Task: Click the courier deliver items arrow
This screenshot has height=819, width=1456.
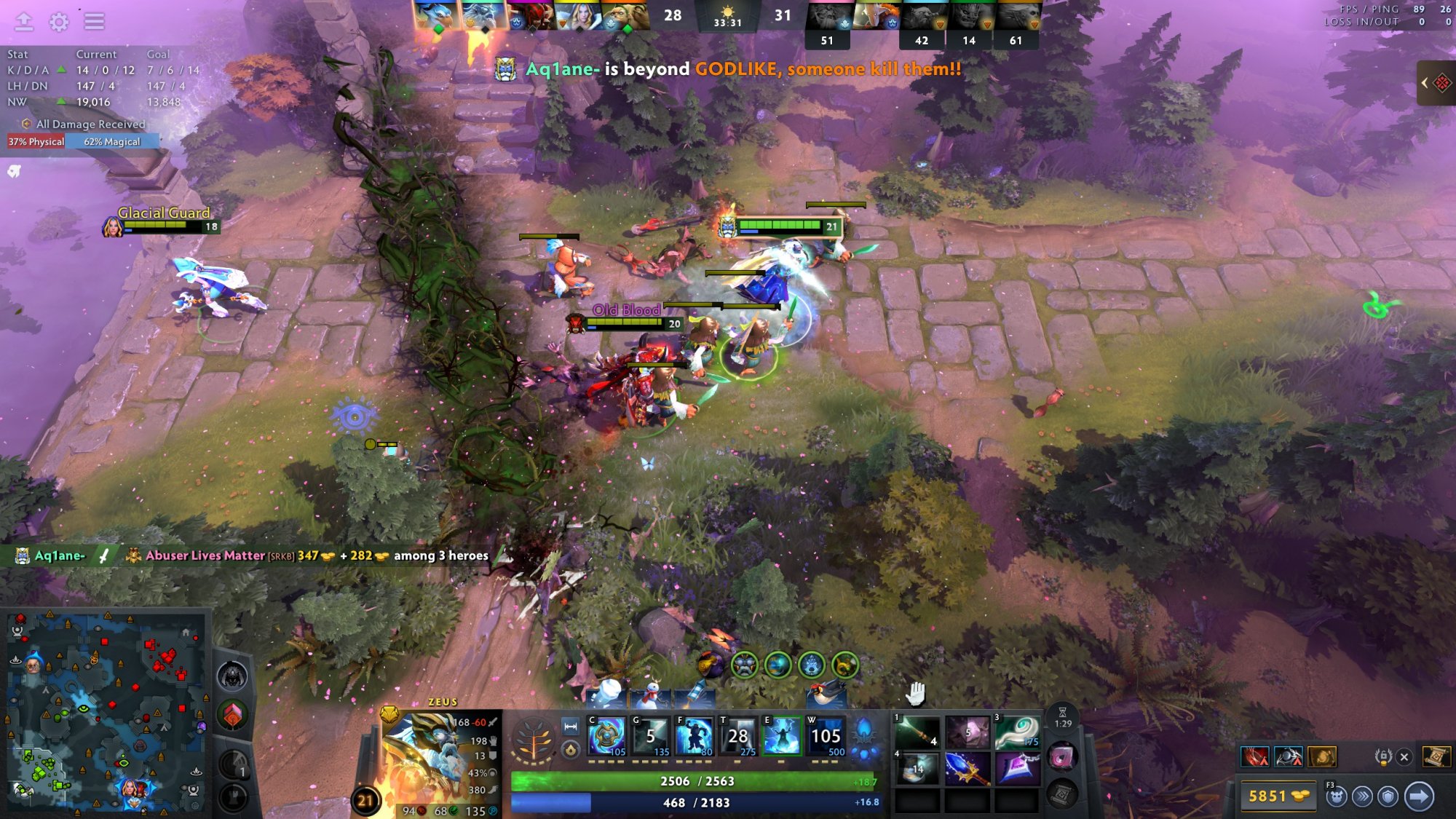Action: [1419, 796]
